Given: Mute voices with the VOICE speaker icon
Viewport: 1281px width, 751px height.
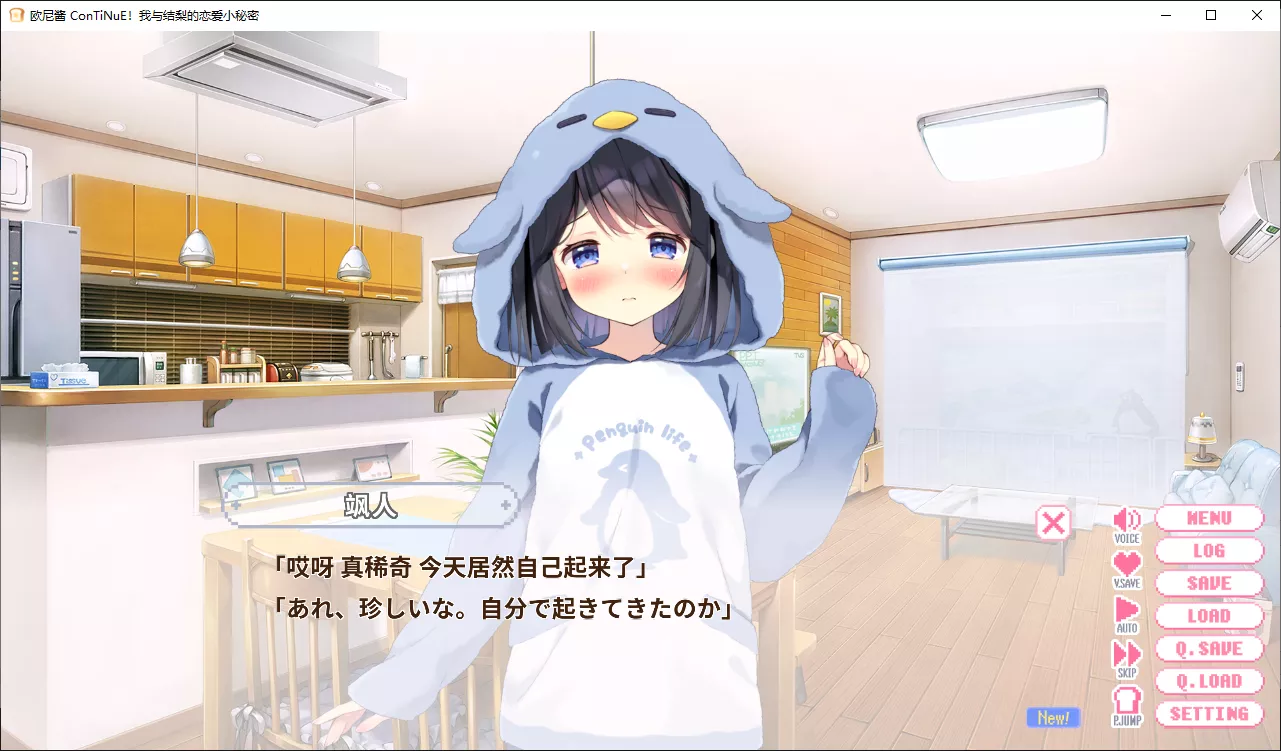Looking at the screenshot, I should (1128, 521).
